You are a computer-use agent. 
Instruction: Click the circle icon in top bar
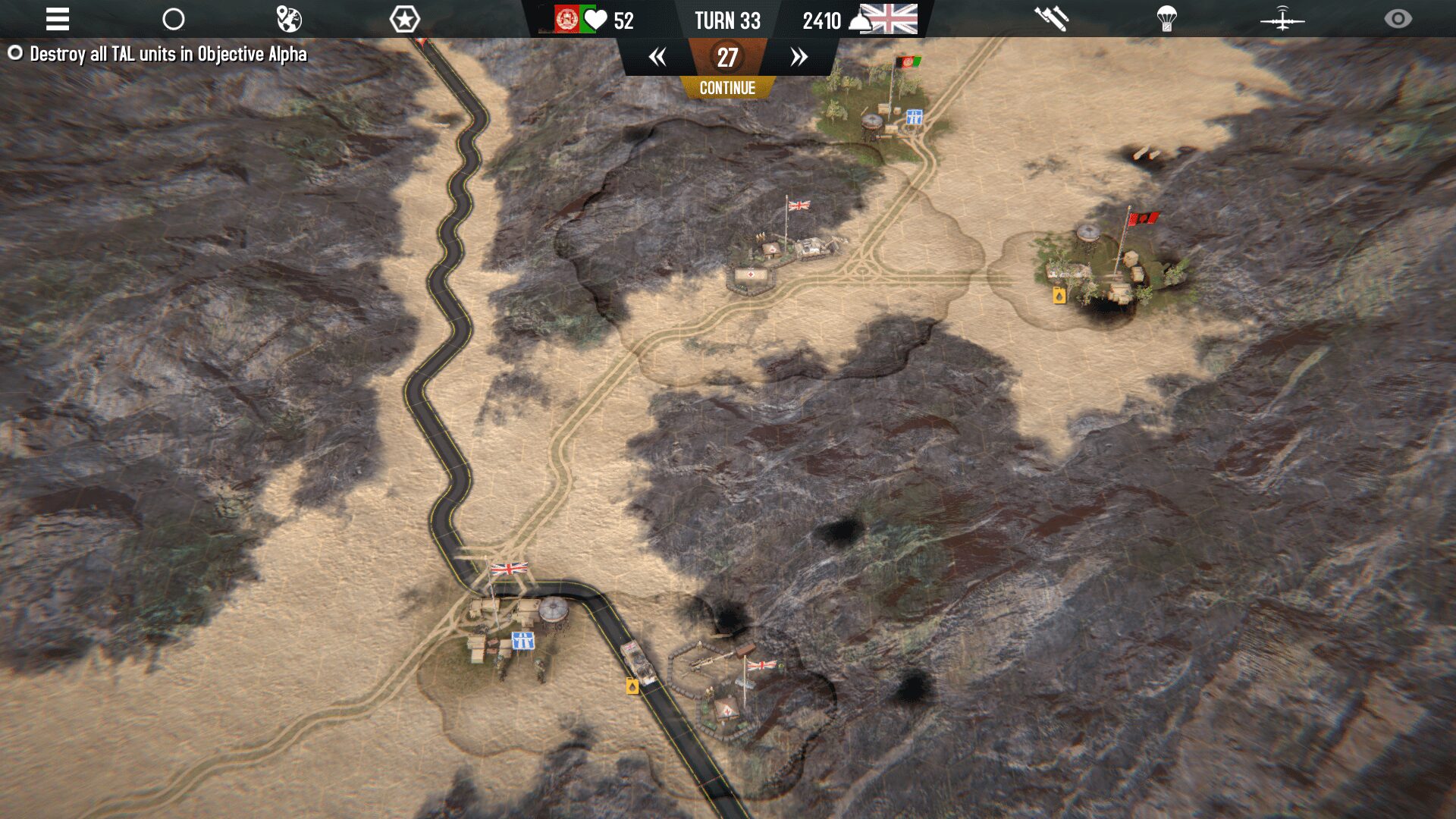coord(174,19)
